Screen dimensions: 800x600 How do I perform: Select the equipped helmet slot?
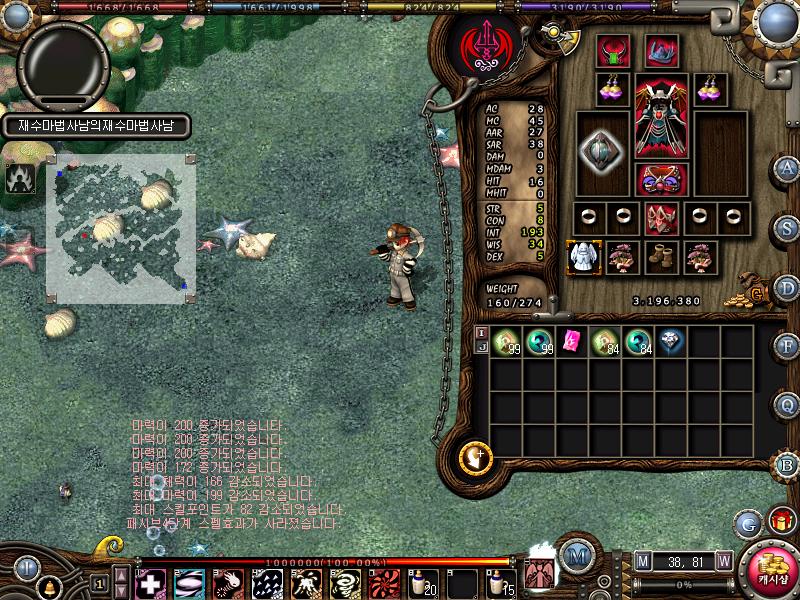tap(661, 50)
